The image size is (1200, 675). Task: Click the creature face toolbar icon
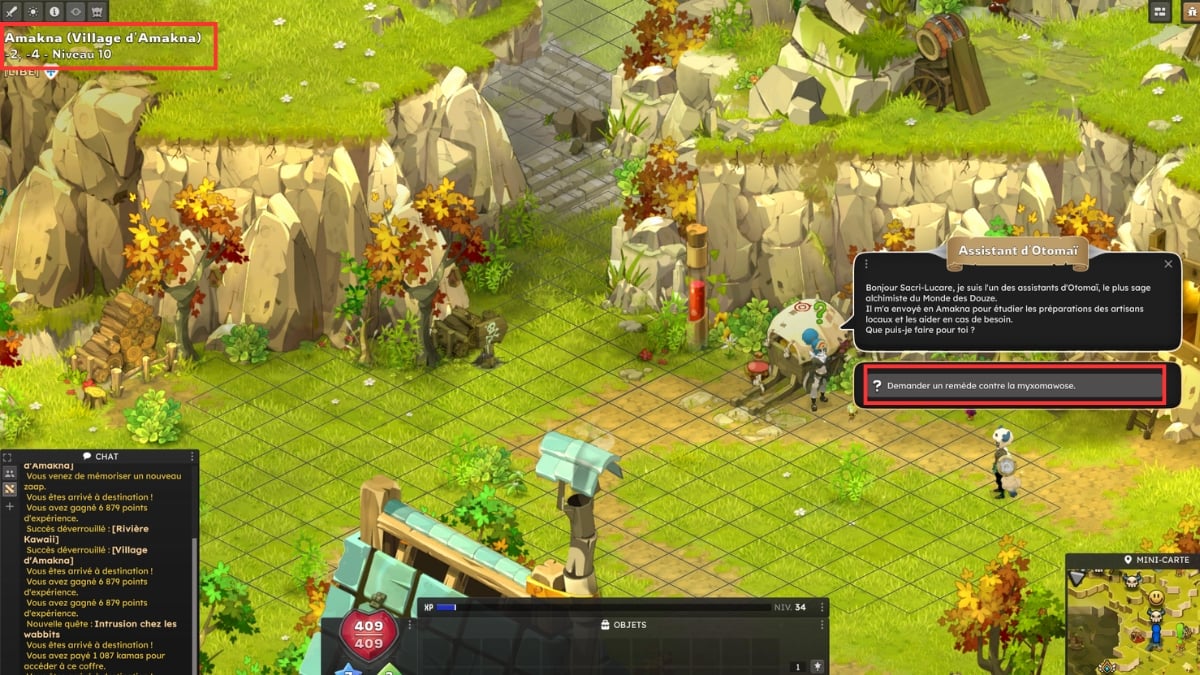(98, 11)
